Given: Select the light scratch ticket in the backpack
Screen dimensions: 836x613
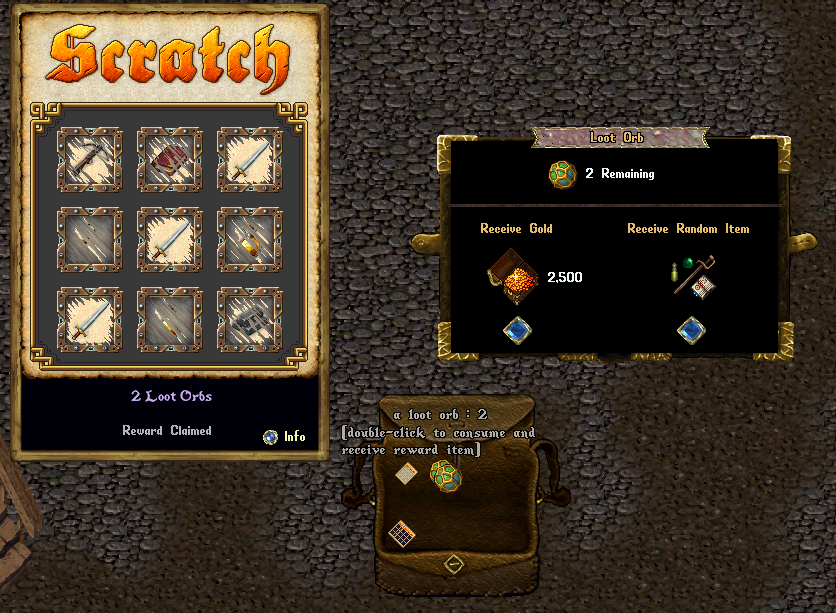Looking at the screenshot, I should click(x=406, y=473).
